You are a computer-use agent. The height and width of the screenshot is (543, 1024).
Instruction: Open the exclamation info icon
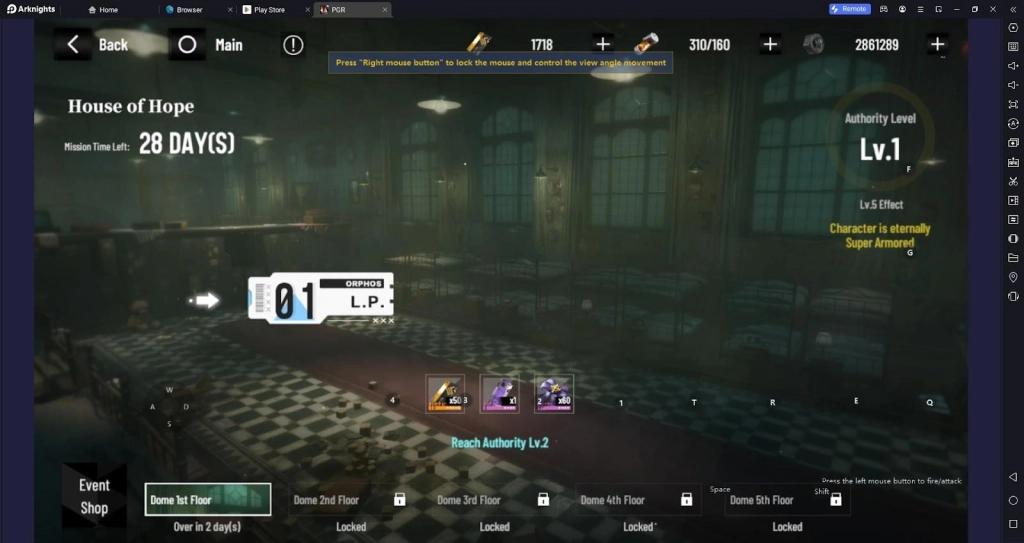293,45
